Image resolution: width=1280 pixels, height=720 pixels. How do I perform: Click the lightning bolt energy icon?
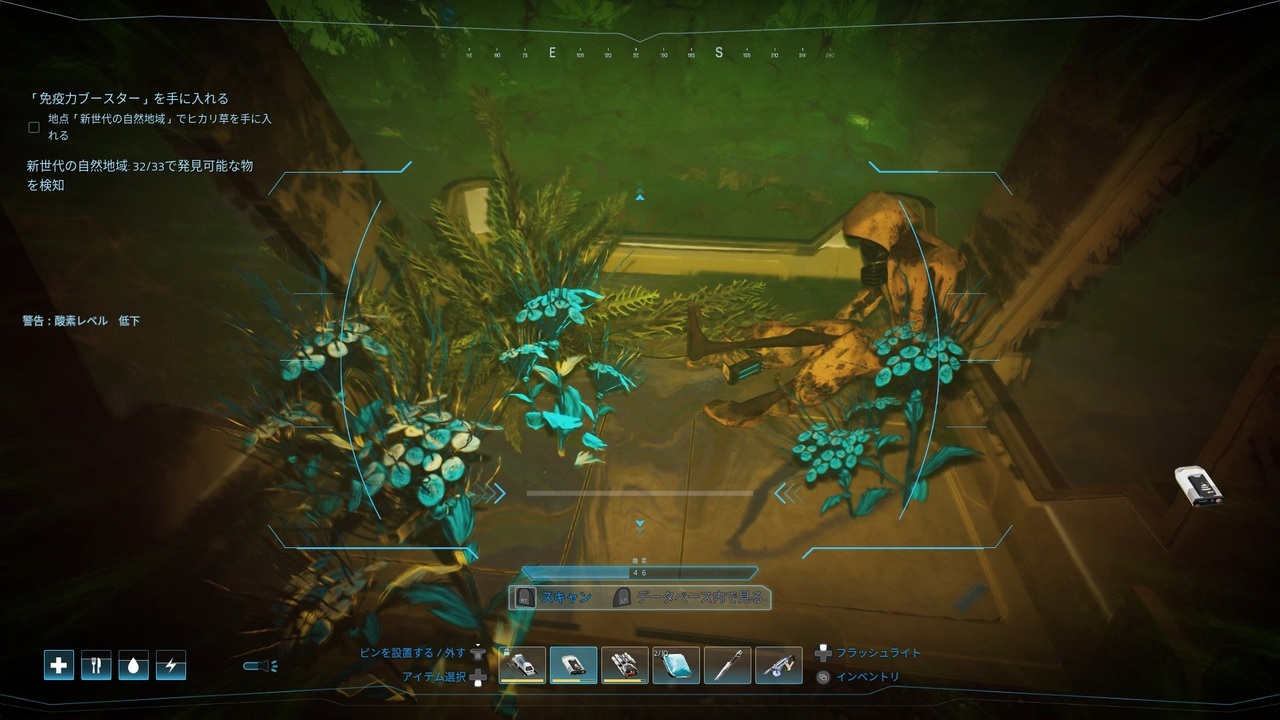(x=170, y=665)
